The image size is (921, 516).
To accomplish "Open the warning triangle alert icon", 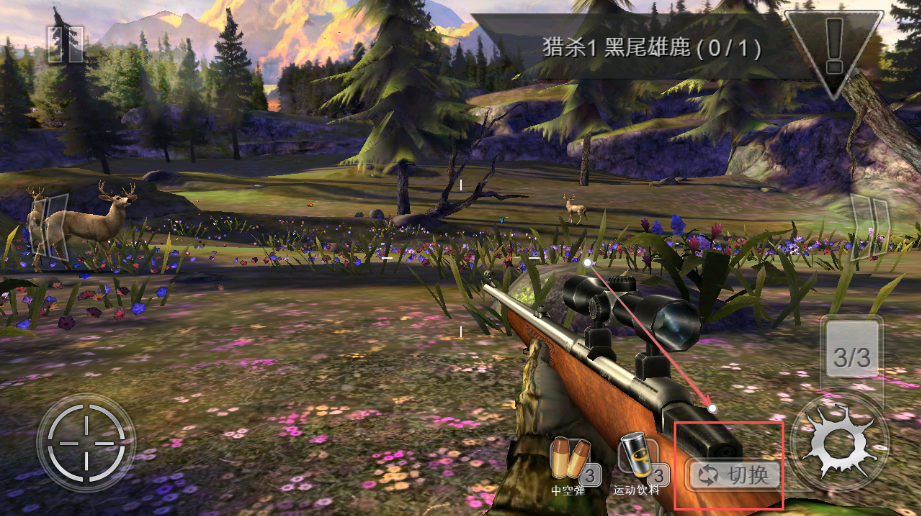I will point(833,48).
